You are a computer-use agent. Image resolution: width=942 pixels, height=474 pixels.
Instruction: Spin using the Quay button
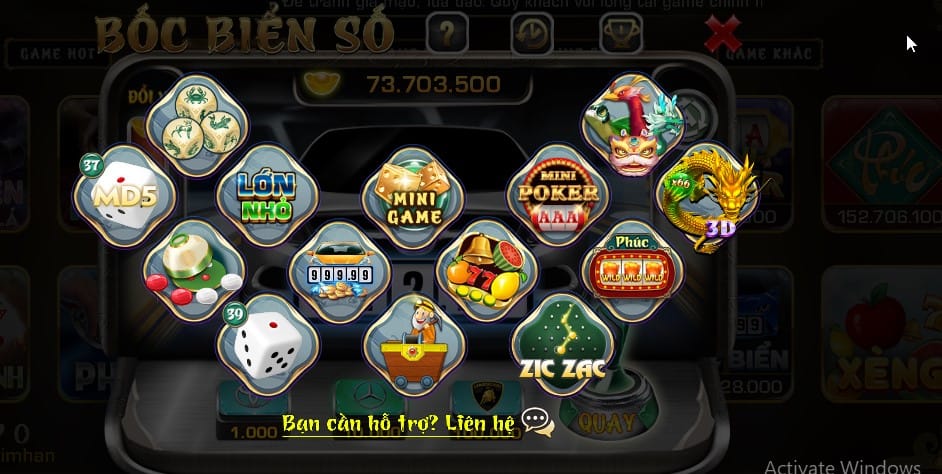coord(606,420)
